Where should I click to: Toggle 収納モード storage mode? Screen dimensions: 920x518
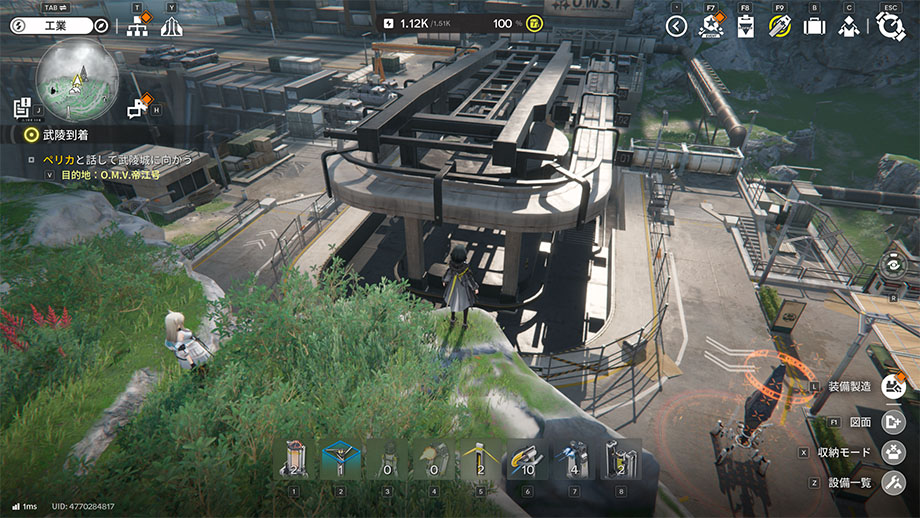pyautogui.click(x=892, y=452)
